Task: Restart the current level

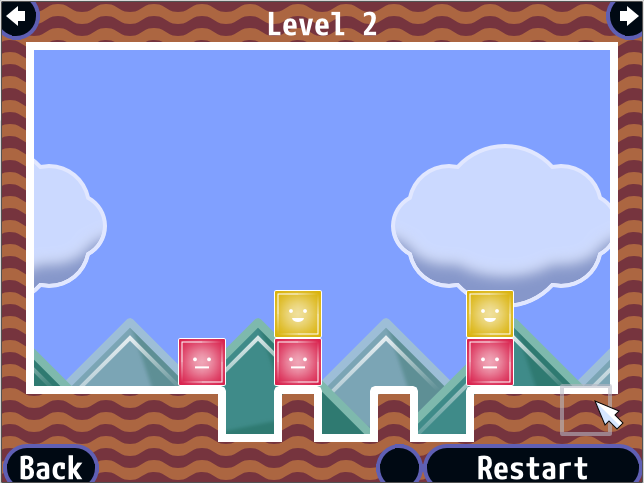Action: click(x=532, y=467)
